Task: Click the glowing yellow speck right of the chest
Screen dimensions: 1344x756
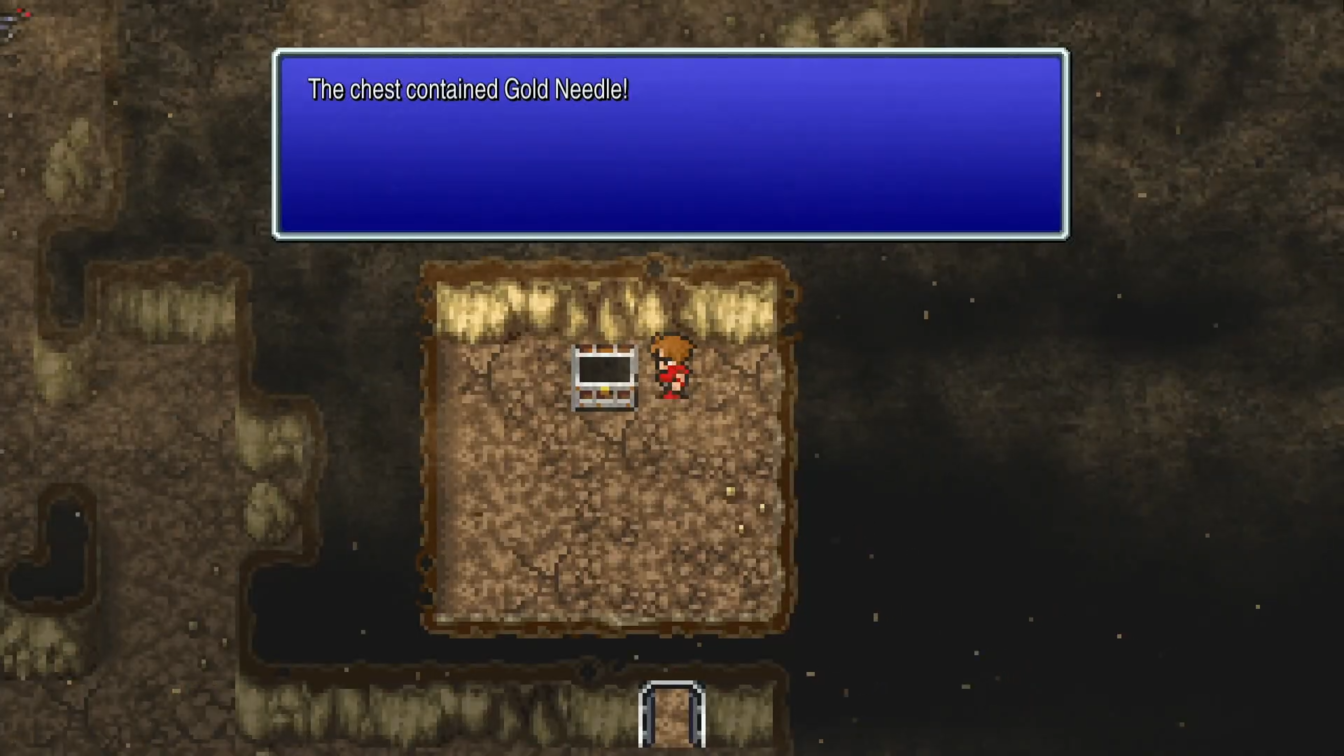Action: tap(728, 490)
